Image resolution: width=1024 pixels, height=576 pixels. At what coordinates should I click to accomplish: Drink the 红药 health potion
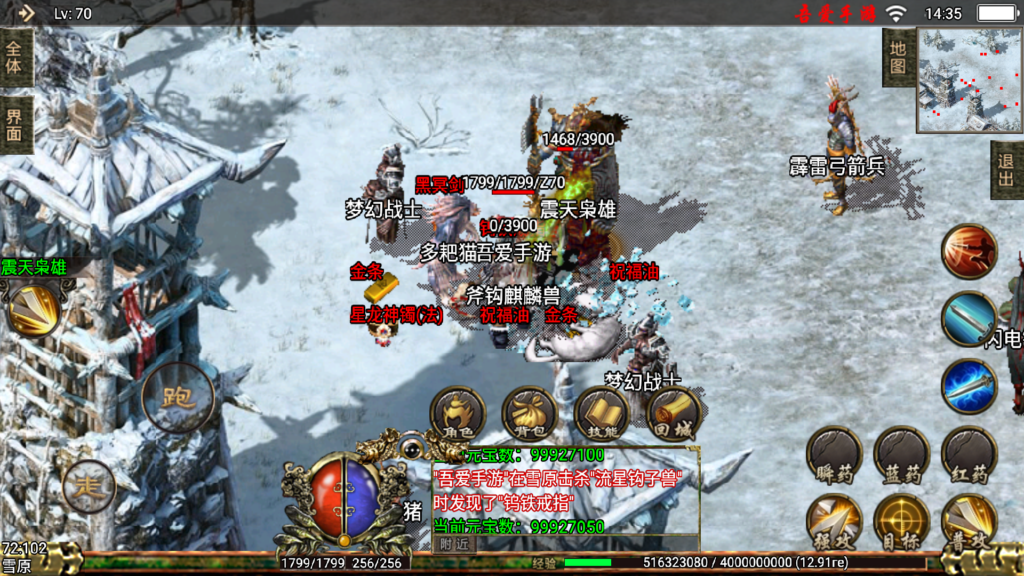(x=969, y=454)
